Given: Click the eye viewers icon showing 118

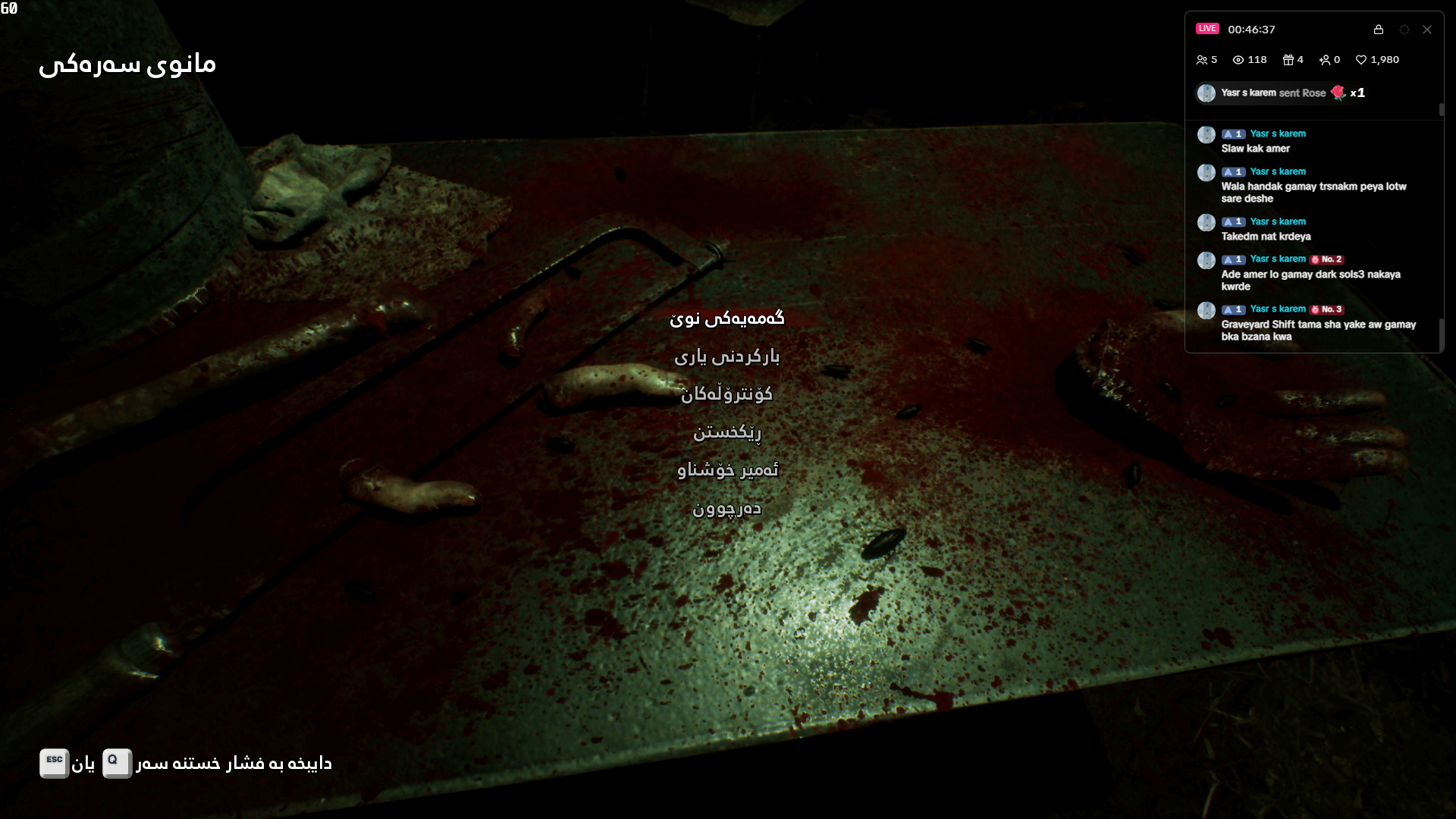Looking at the screenshot, I should tap(1238, 59).
